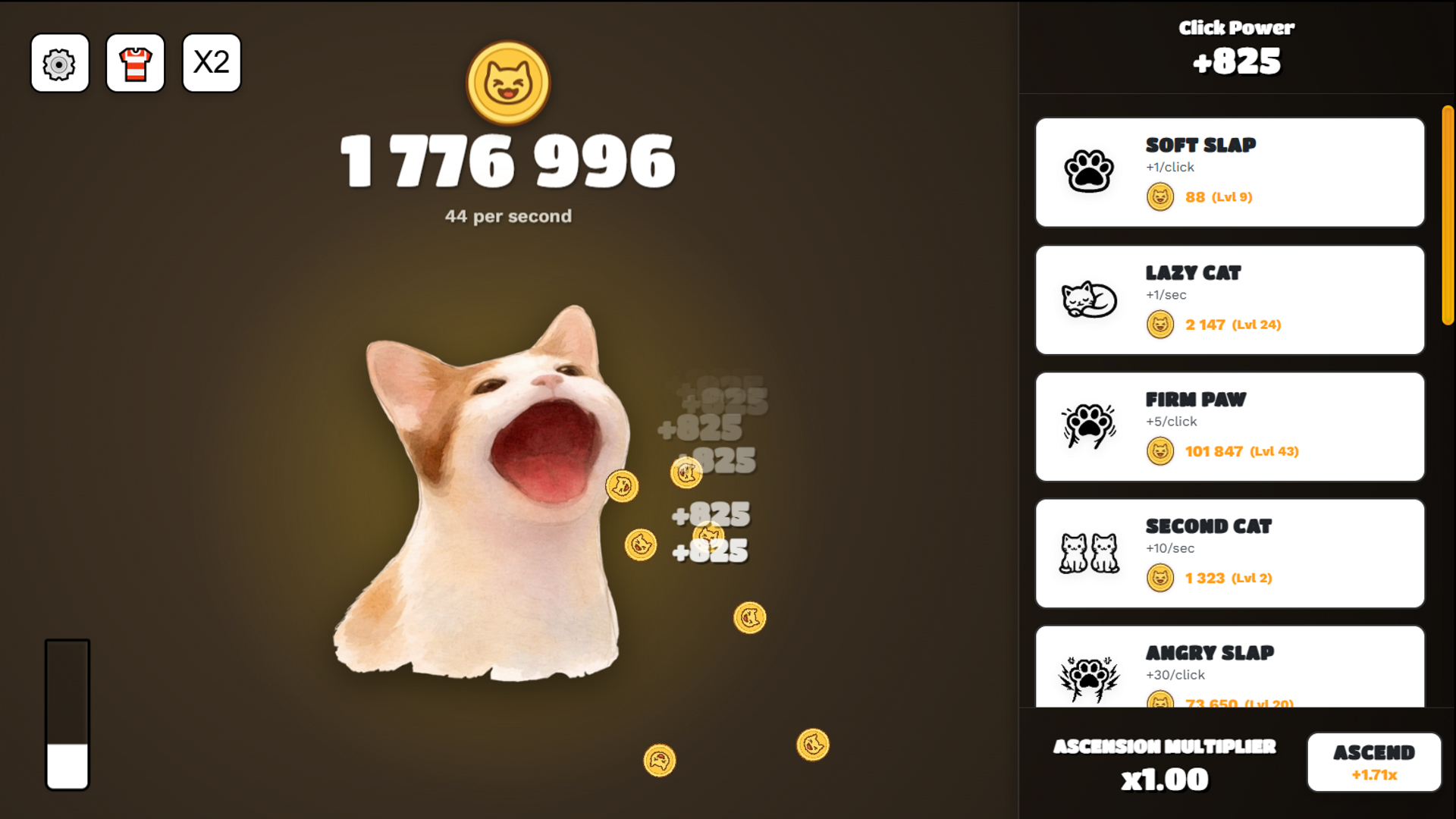Click the cat coin icon above the score
This screenshot has height=819, width=1456.
tap(507, 83)
